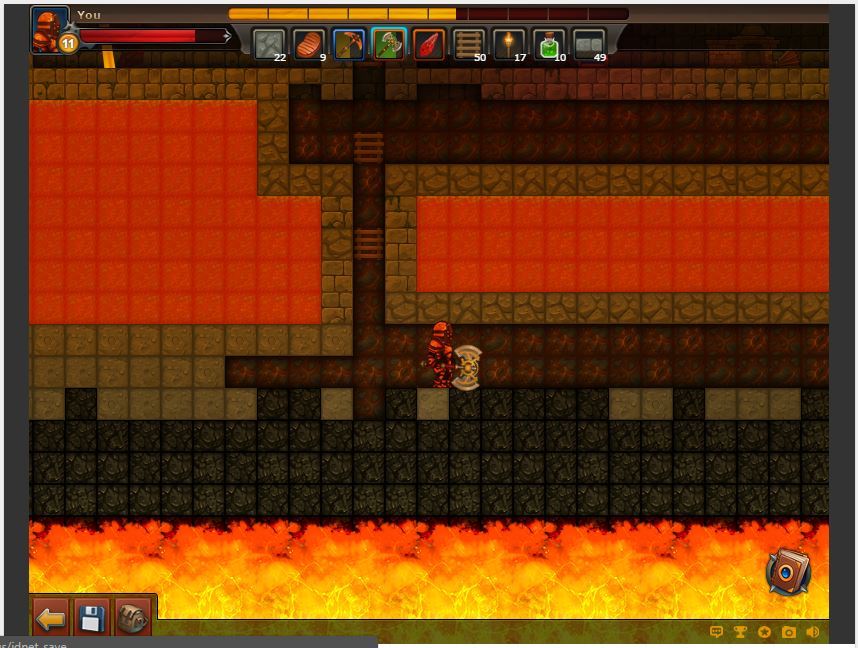Viewport: 858px width, 648px height.
Task: Select the gray brick hotbar slot
Action: (x=589, y=44)
